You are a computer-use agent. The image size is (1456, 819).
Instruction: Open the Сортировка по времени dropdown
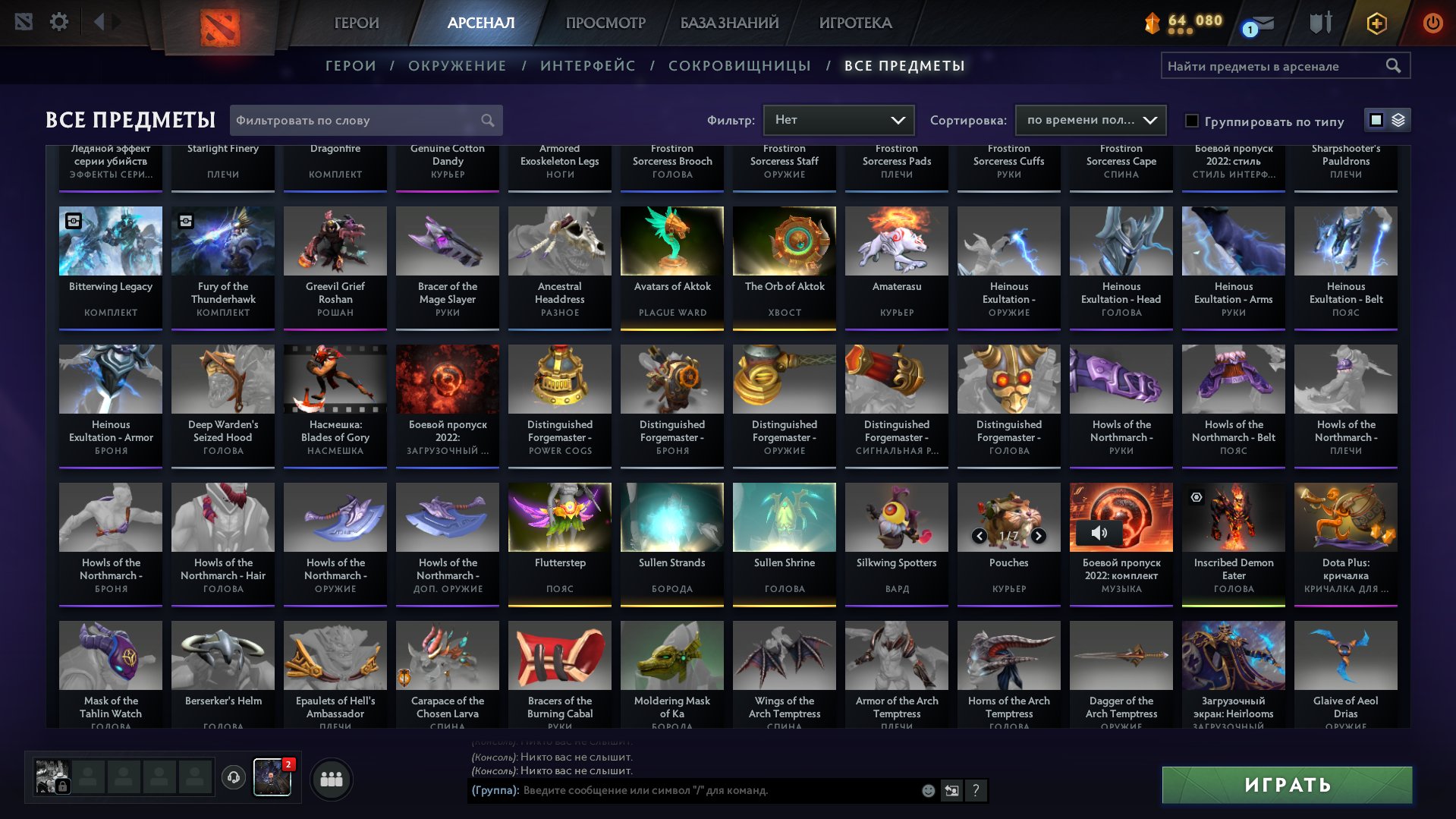[x=1090, y=120]
